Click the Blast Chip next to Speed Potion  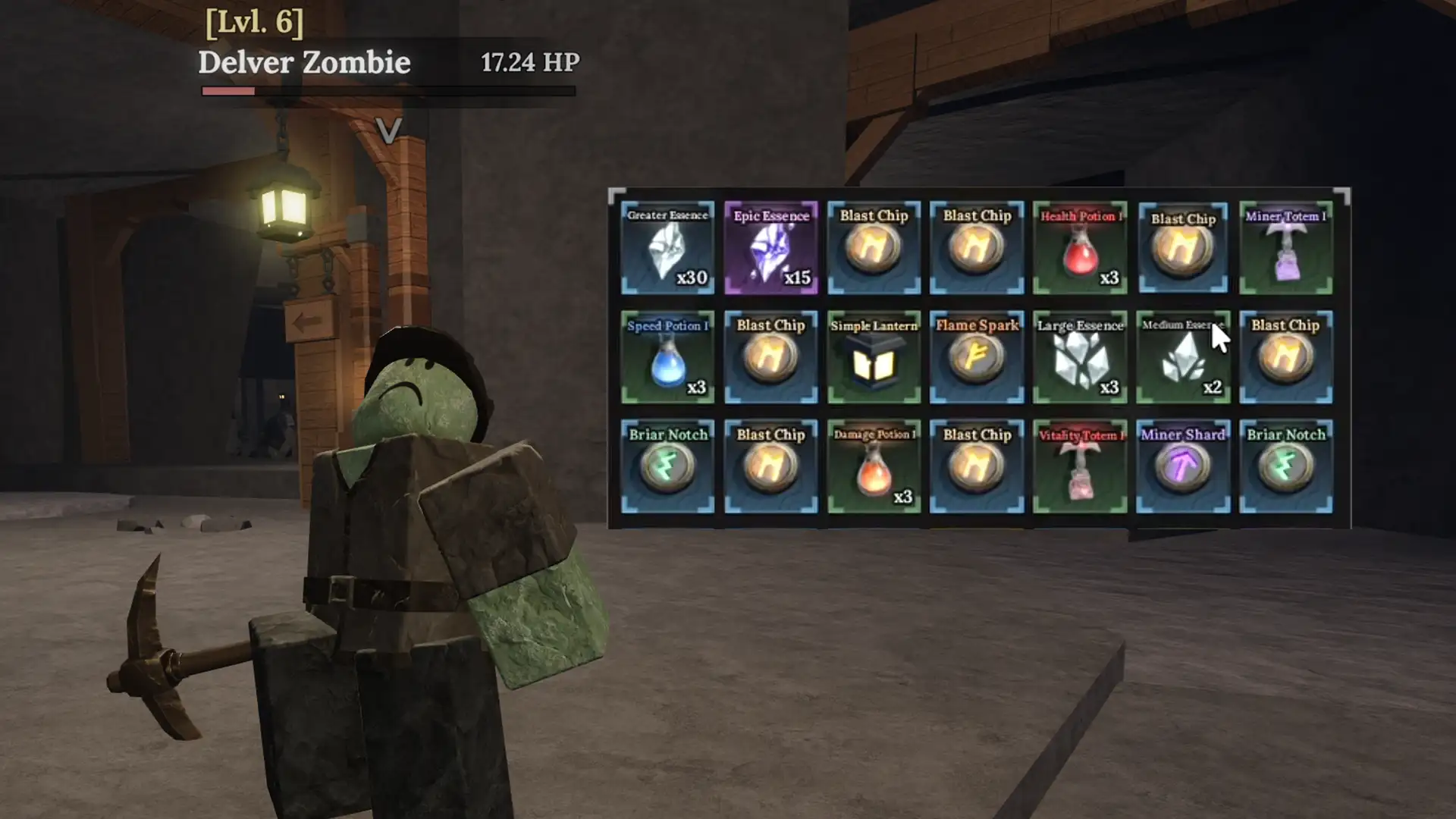click(770, 355)
